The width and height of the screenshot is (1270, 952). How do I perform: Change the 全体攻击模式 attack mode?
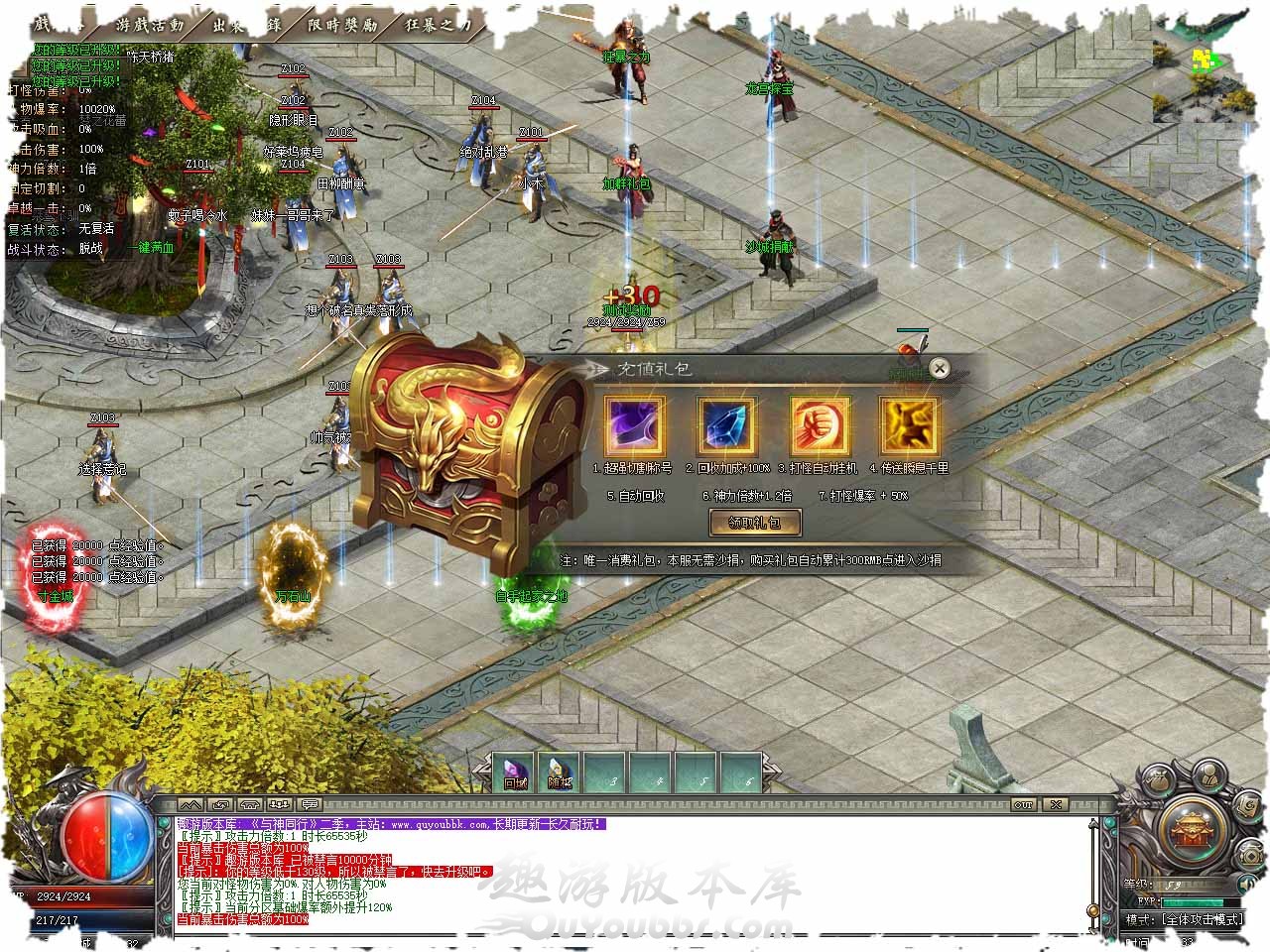tap(1200, 919)
